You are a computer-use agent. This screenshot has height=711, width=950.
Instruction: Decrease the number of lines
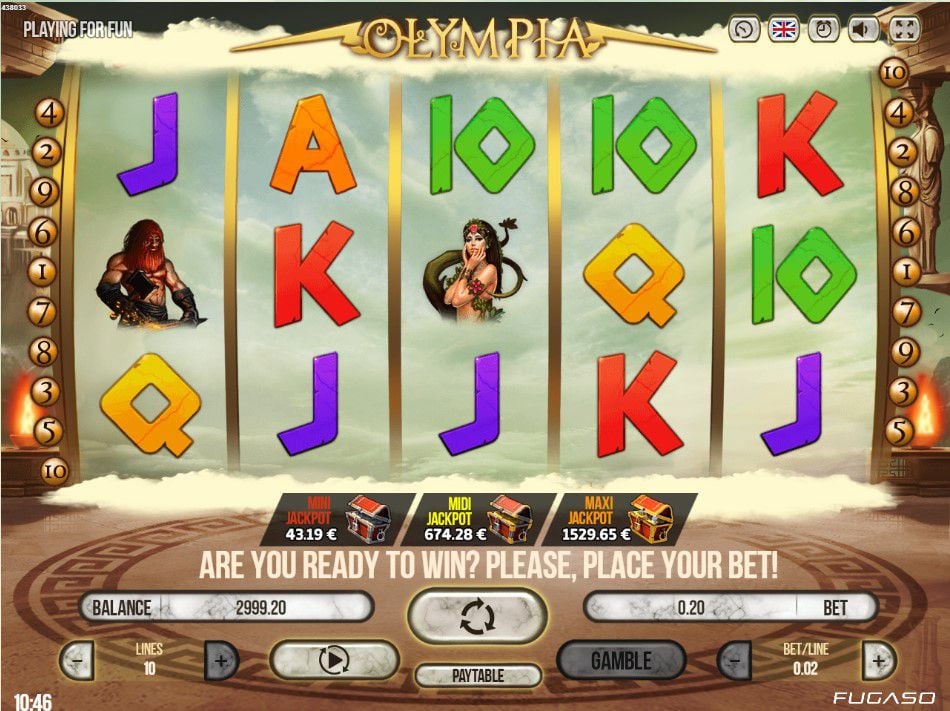[x=77, y=660]
